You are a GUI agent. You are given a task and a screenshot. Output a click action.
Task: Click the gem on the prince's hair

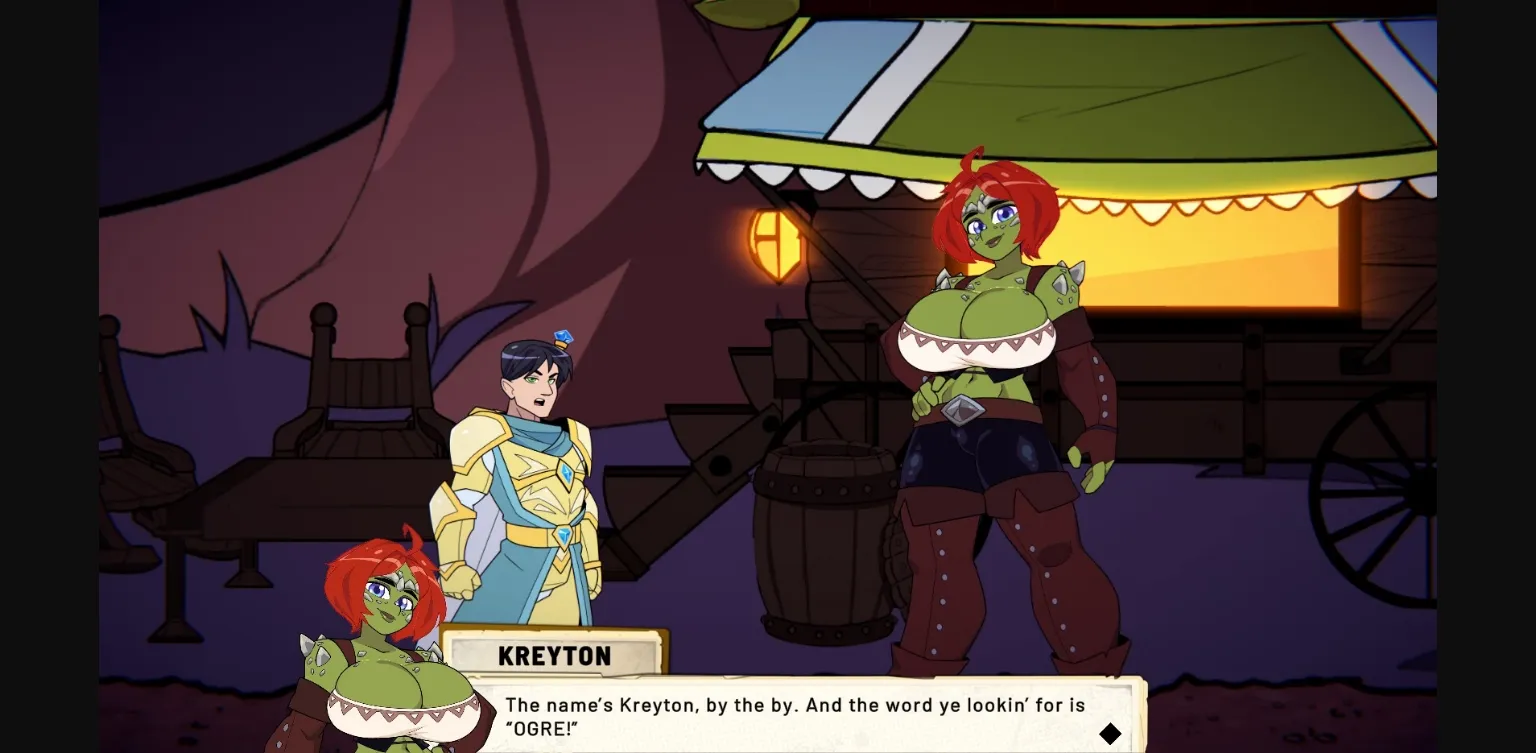click(563, 337)
